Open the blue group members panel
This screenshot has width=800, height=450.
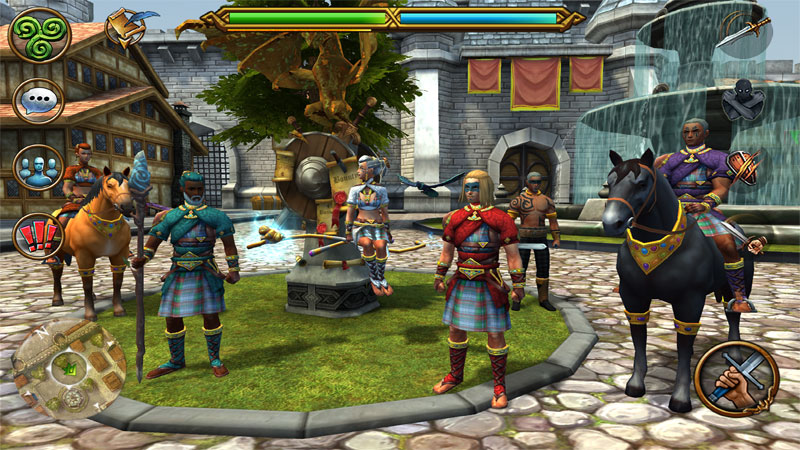click(39, 167)
